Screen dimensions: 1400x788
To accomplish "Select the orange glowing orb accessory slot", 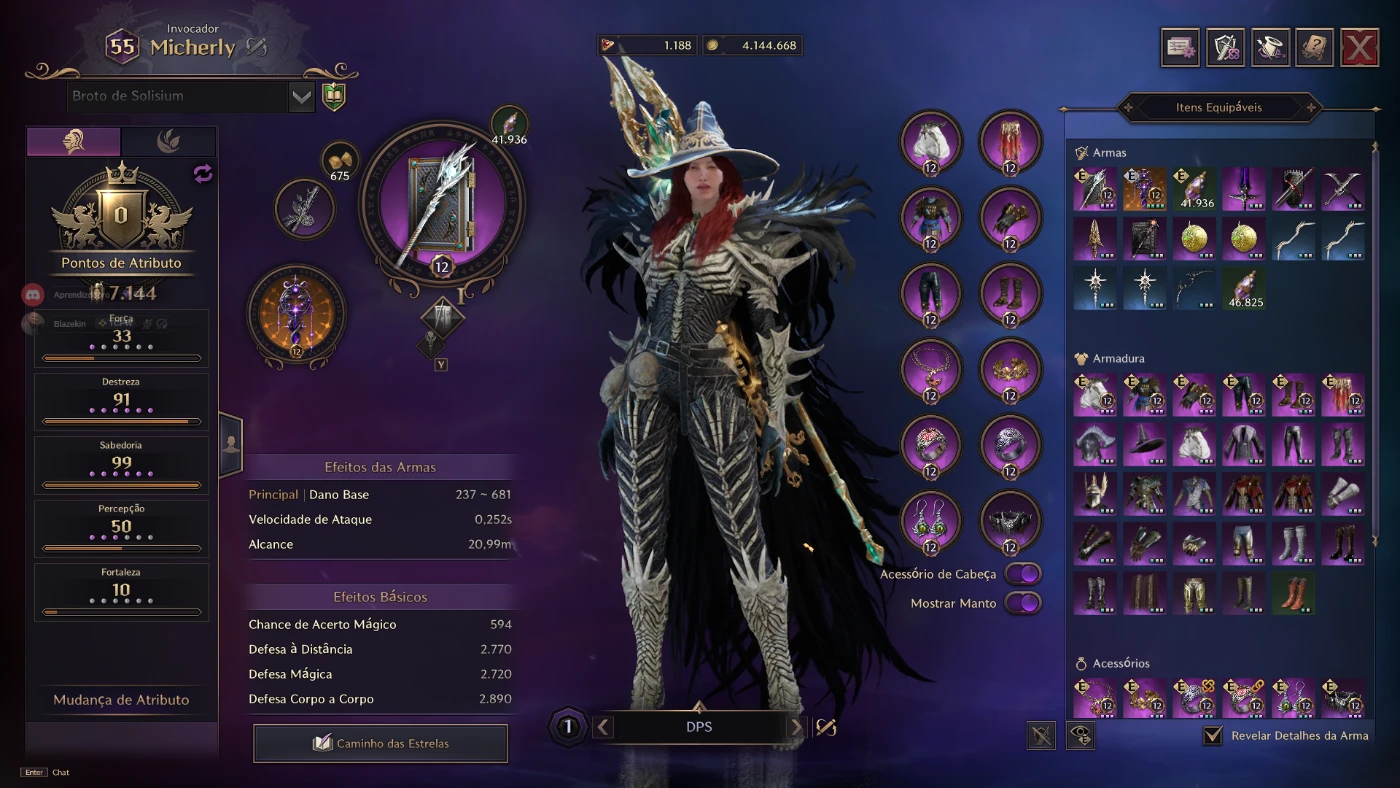I will pos(297,313).
